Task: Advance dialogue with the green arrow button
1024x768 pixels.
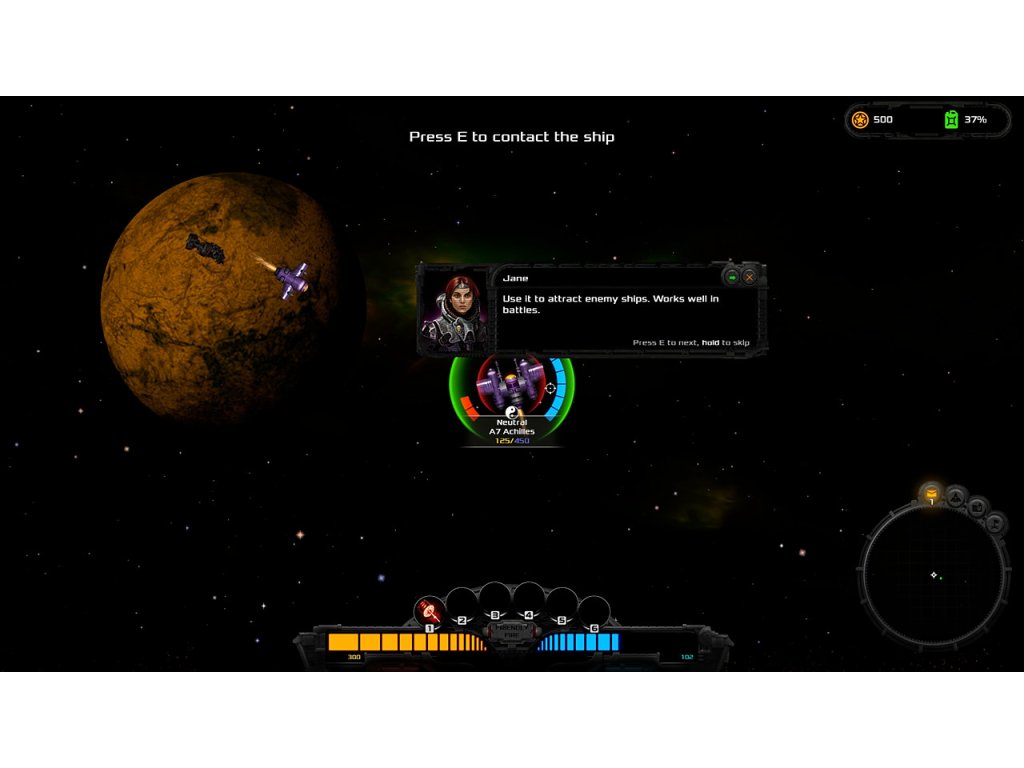Action: [732, 277]
